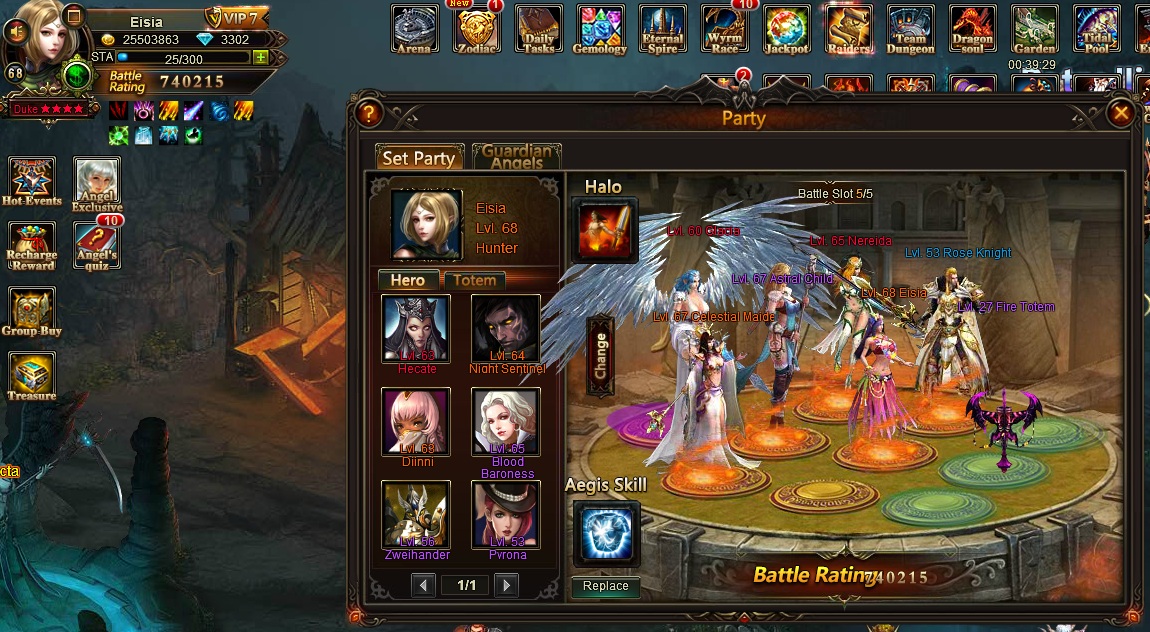Screen dimensions: 1150x632
Task: Open Hot Events icon
Action: [x=32, y=178]
